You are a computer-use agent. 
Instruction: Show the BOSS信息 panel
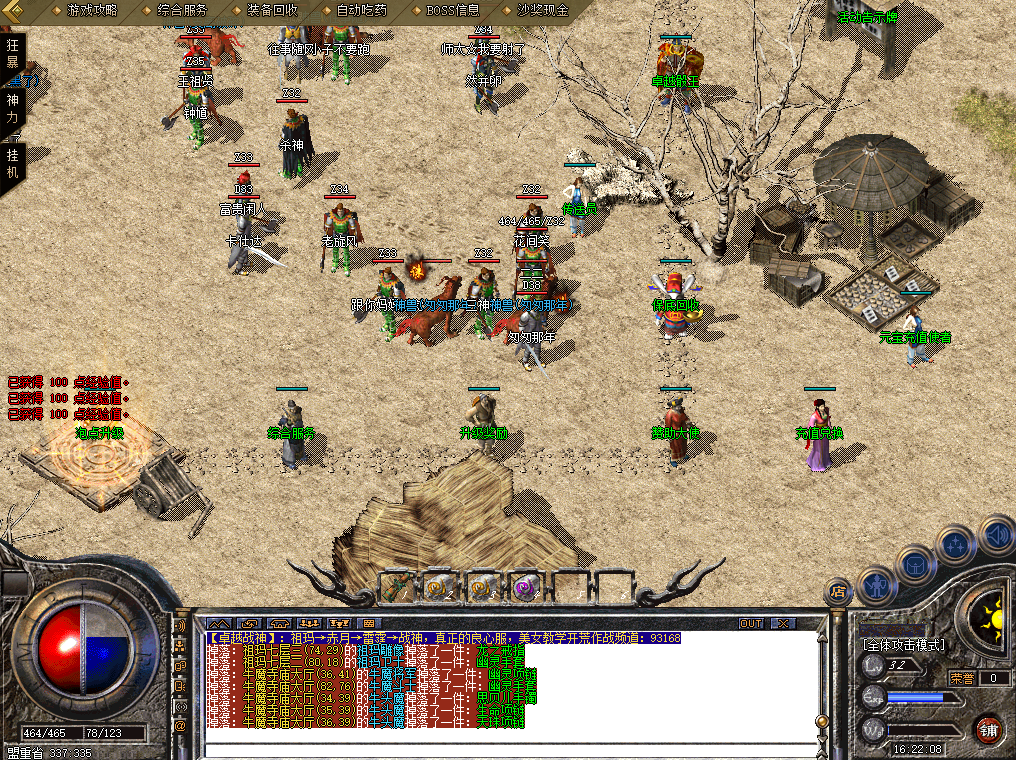click(453, 10)
